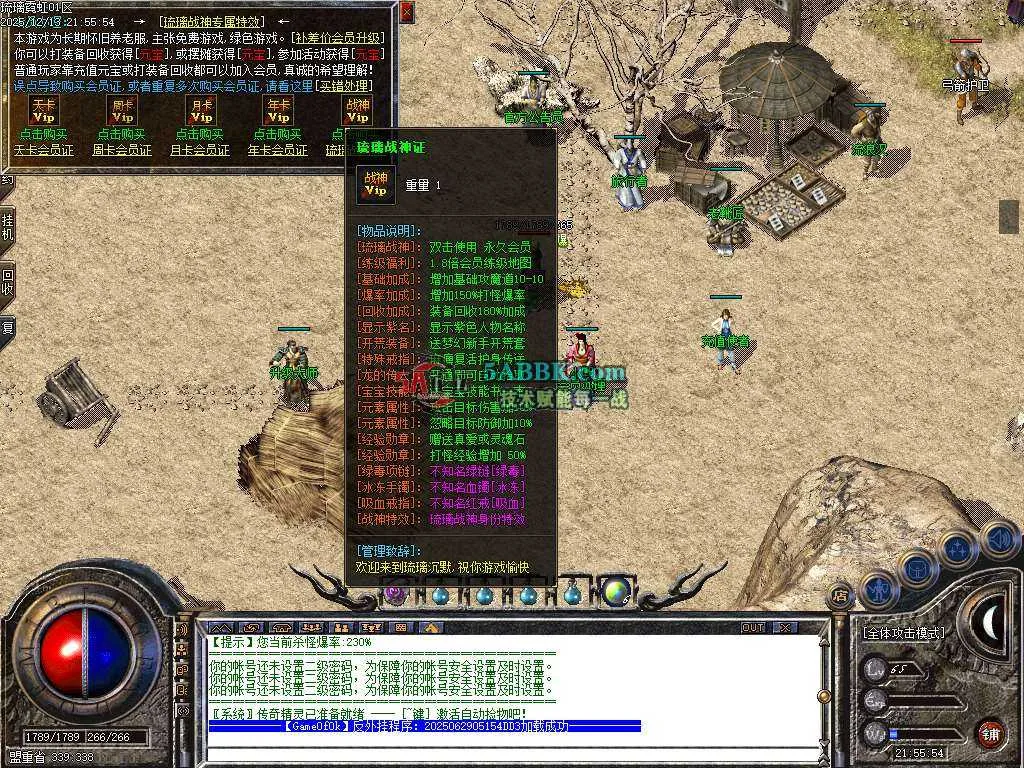The image size is (1024, 768).
Task: Buy the 月卡 monthly VIP card
Action: [201, 134]
